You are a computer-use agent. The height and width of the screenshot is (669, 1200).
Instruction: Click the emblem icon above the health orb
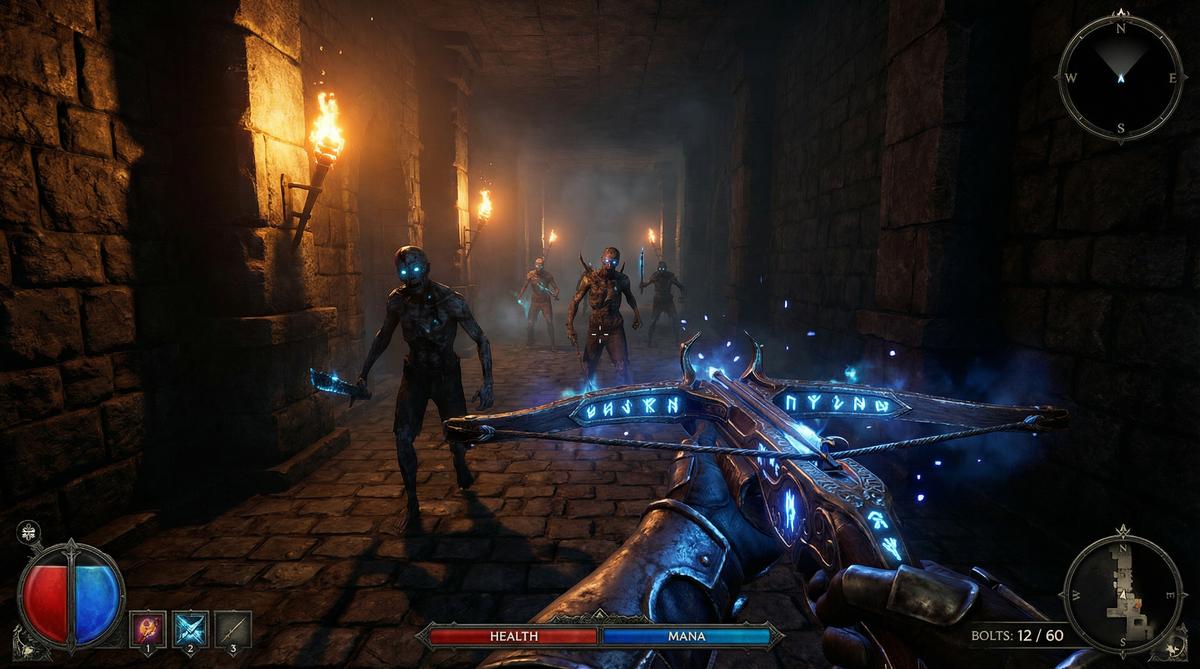pos(29,531)
